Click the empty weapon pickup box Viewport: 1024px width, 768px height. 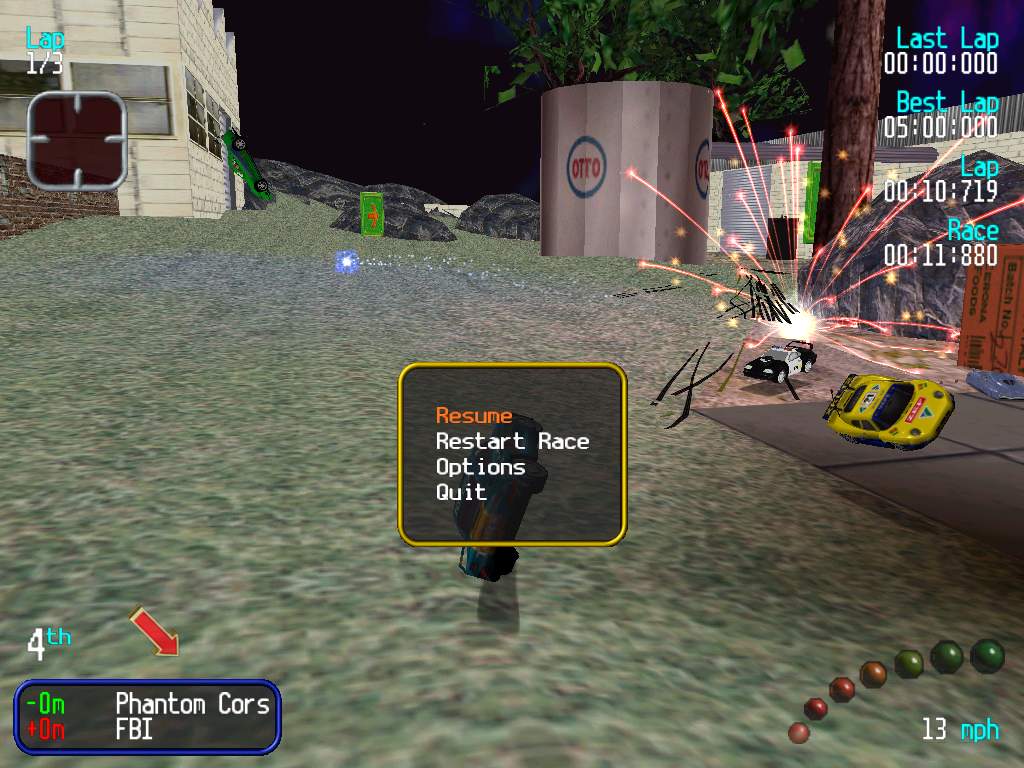point(77,140)
